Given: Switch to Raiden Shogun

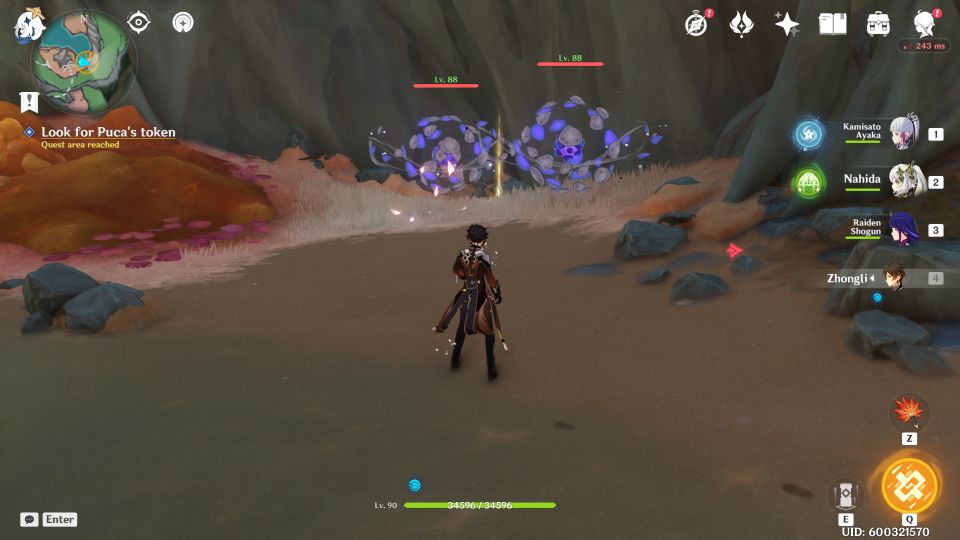Looking at the screenshot, I should pyautogui.click(x=903, y=230).
